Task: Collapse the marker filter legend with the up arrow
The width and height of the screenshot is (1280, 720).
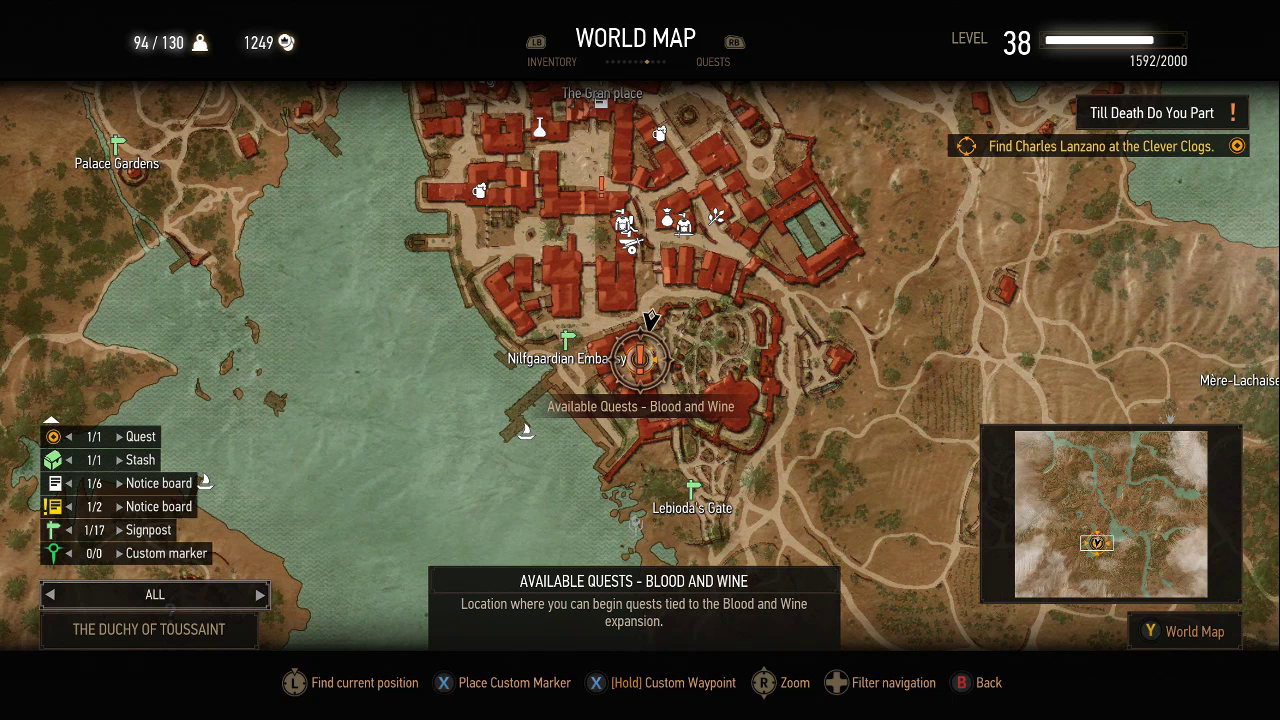Action: coord(51,420)
